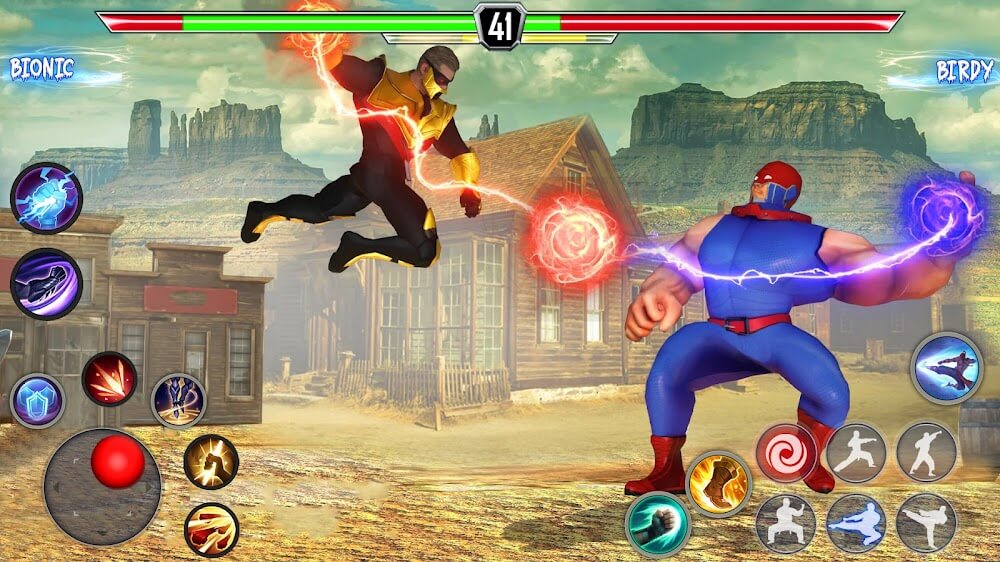Perform the blue glowing jump kick
Image resolution: width=1000 pixels, height=562 pixels.
point(855,523)
